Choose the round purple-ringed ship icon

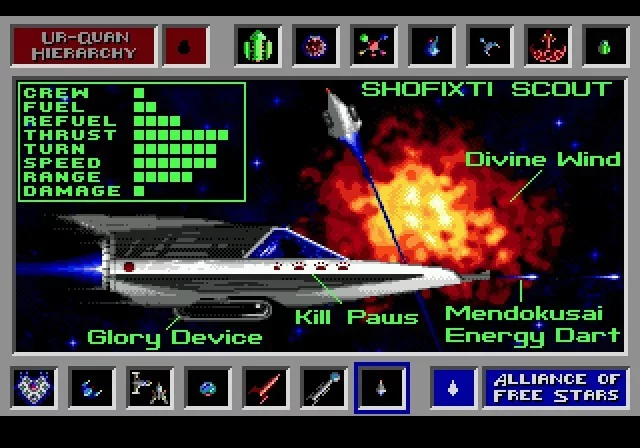coord(316,45)
